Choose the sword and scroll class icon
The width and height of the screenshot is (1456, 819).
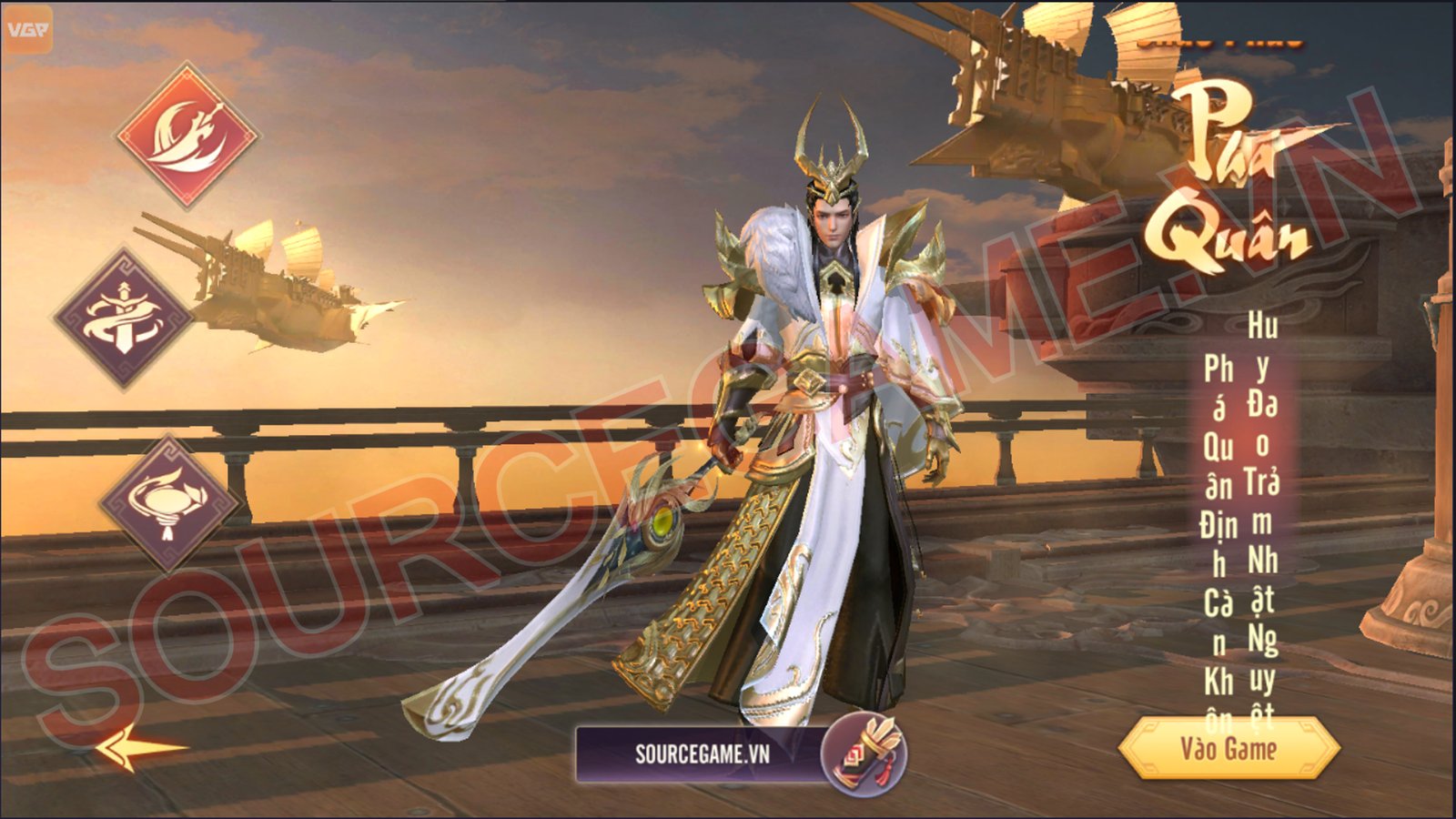(124, 318)
